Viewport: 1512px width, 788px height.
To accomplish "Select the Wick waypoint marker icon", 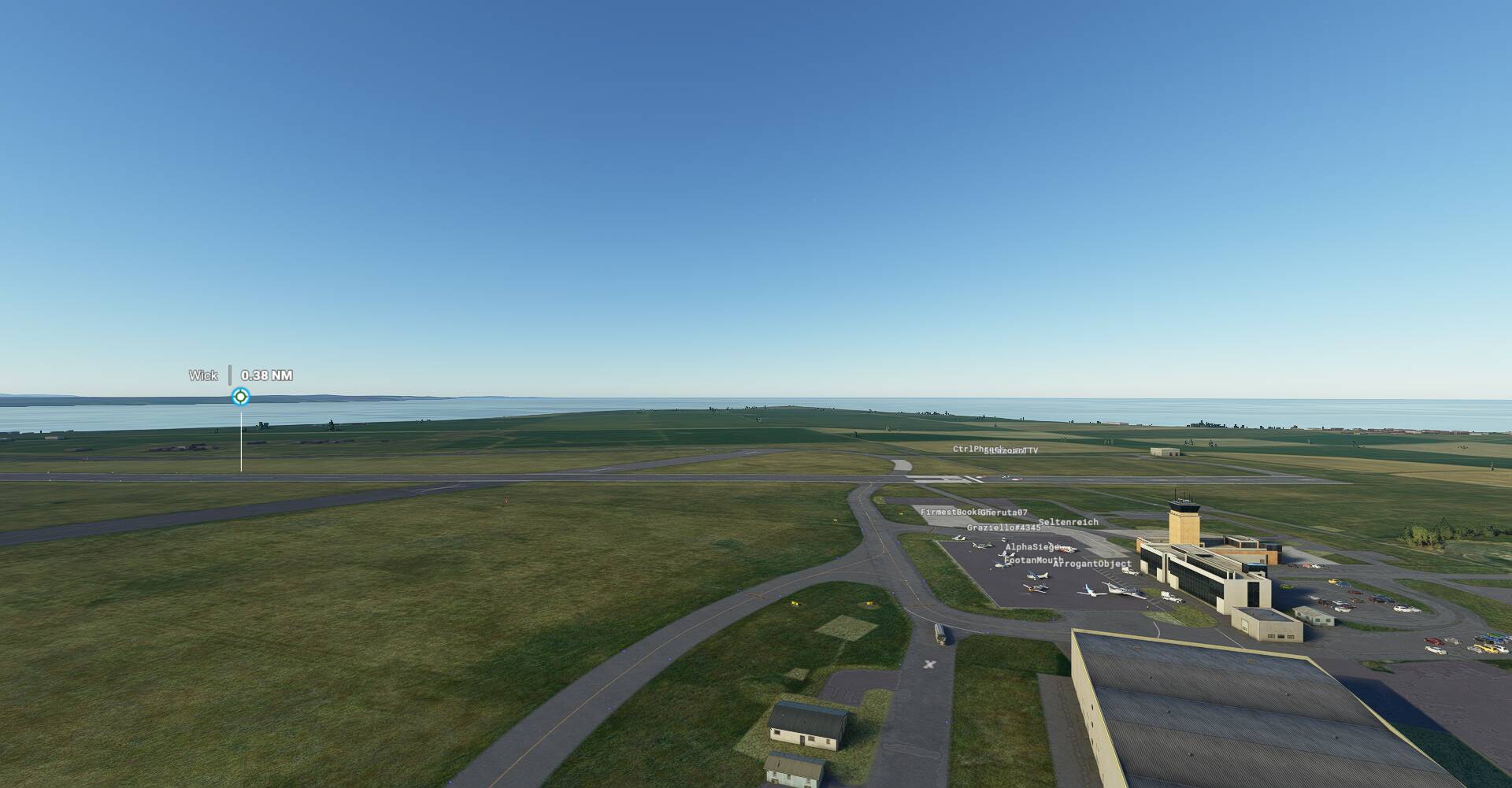I will 241,397.
